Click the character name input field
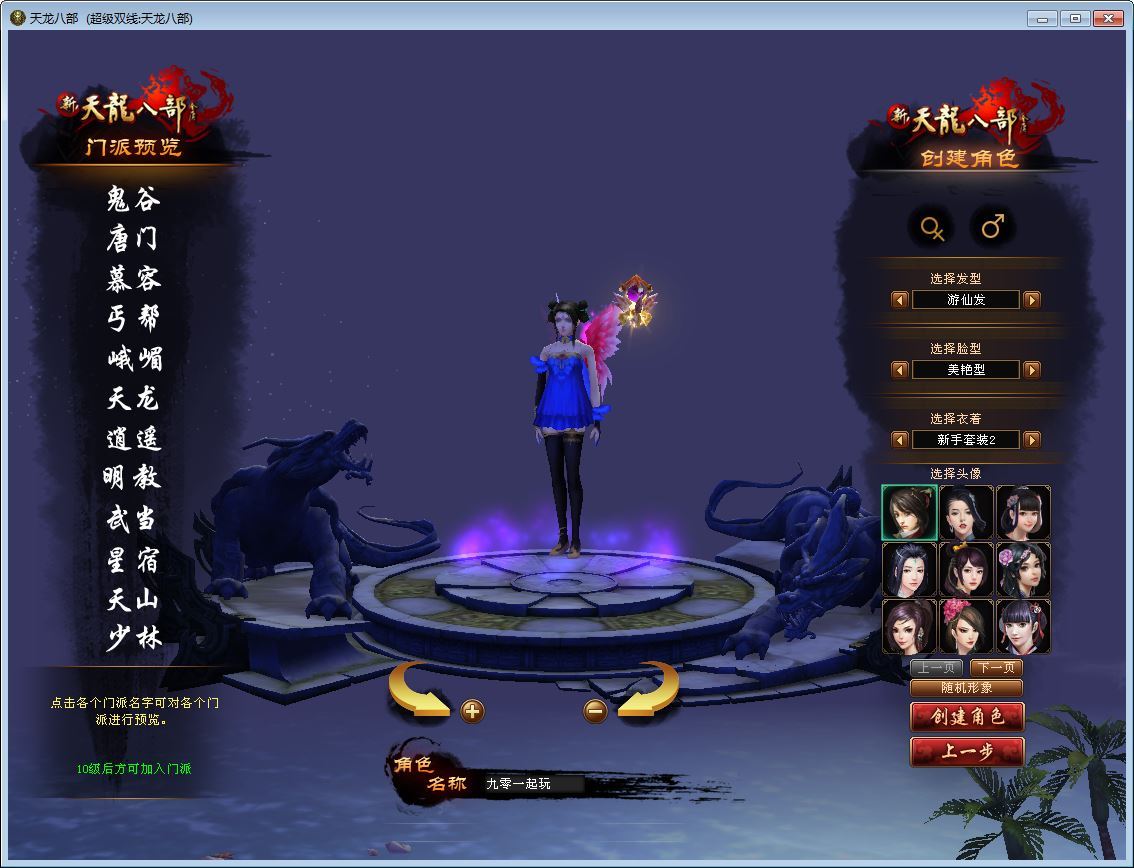This screenshot has height=868, width=1134. coord(530,784)
